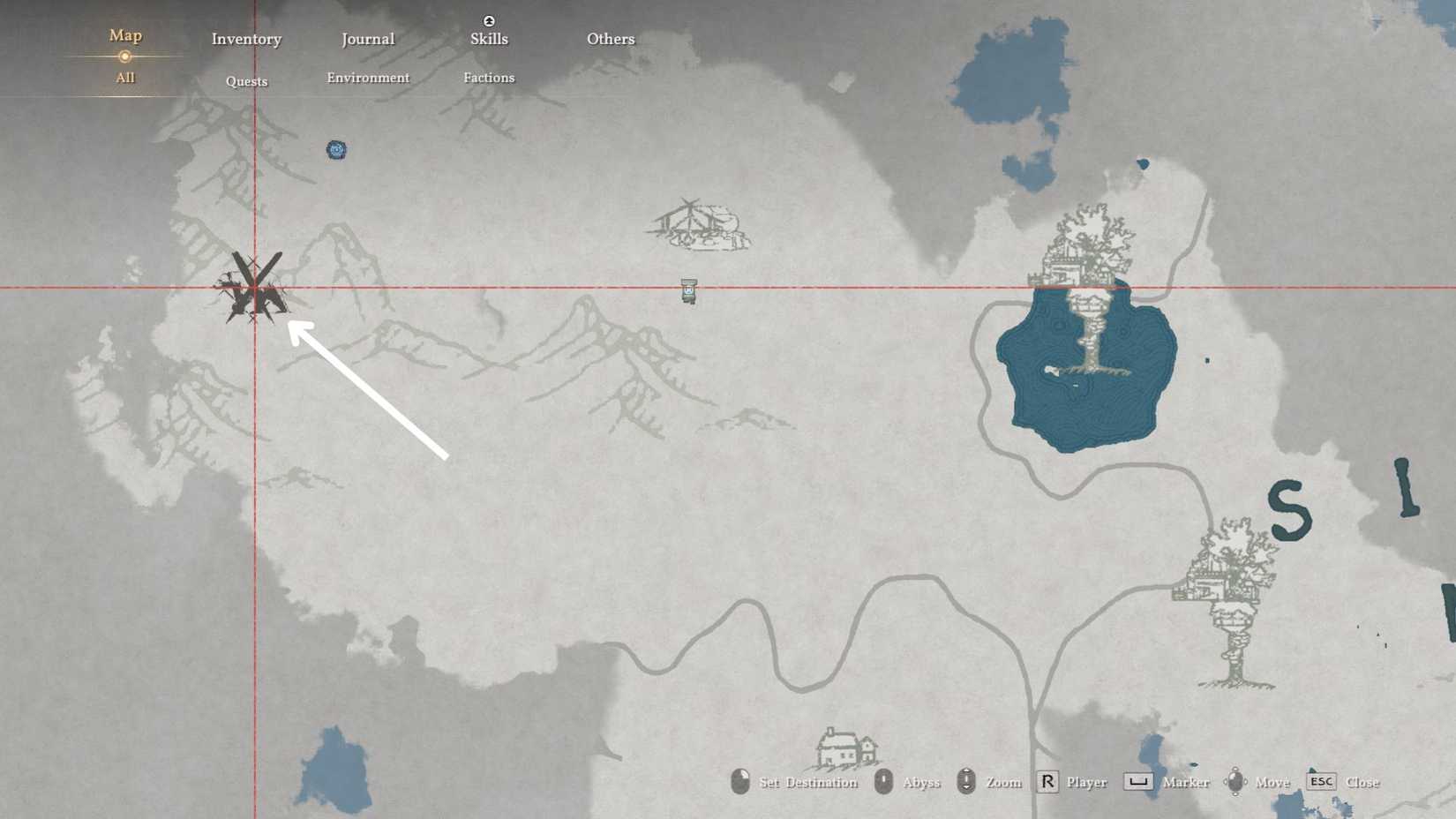The image size is (1456, 819).
Task: Select the R Player key icon
Action: pos(1046,781)
